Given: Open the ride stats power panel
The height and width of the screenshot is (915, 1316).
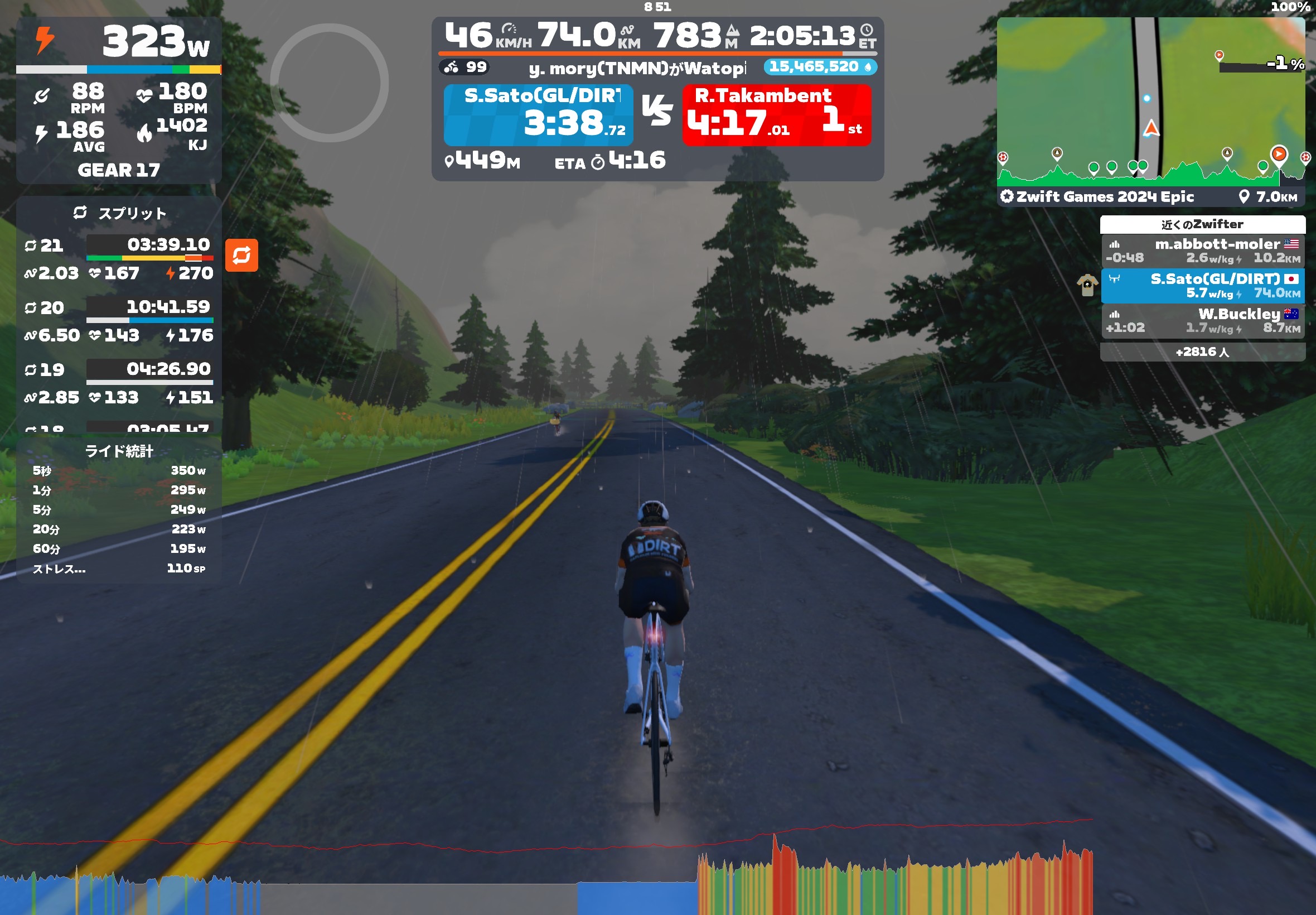Looking at the screenshot, I should pos(119,511).
